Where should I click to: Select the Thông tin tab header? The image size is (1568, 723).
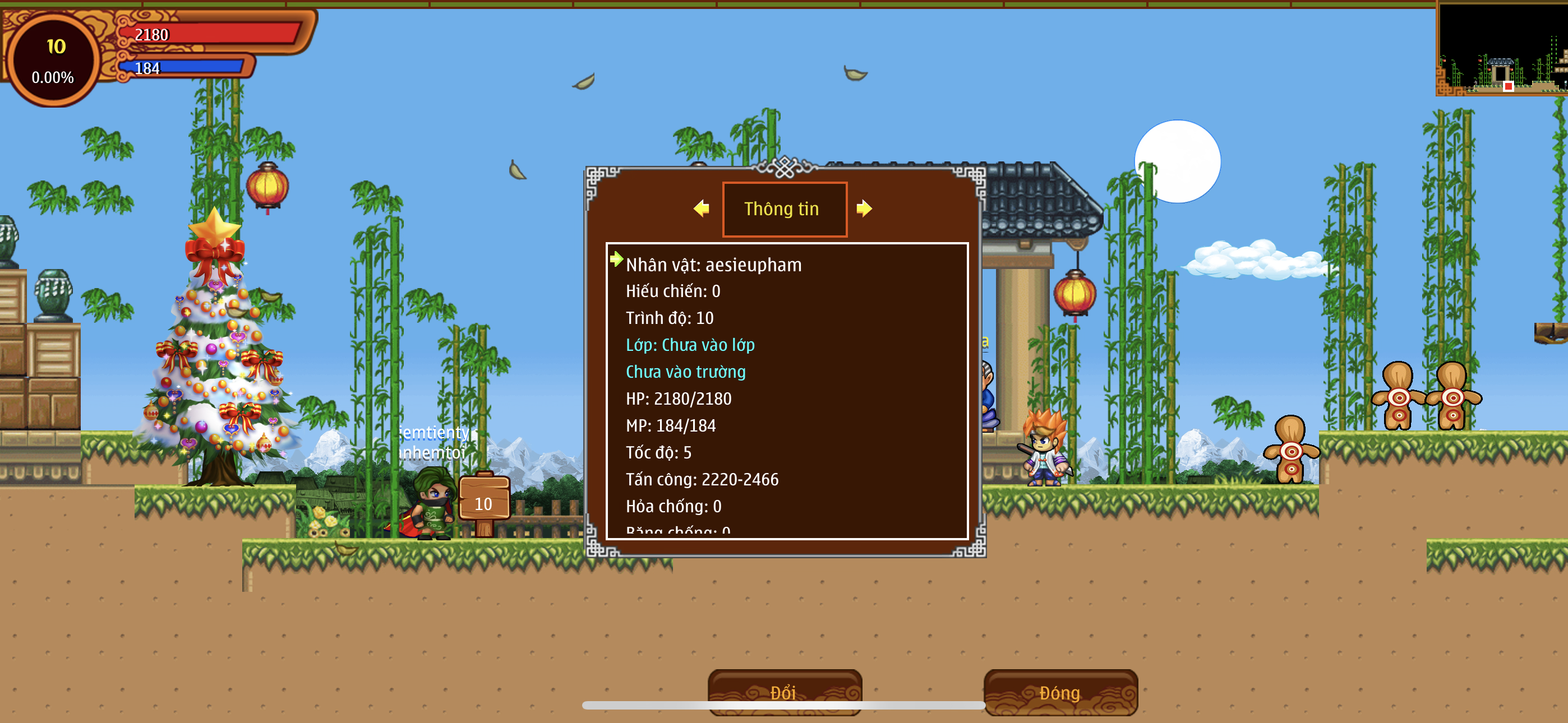[783, 208]
